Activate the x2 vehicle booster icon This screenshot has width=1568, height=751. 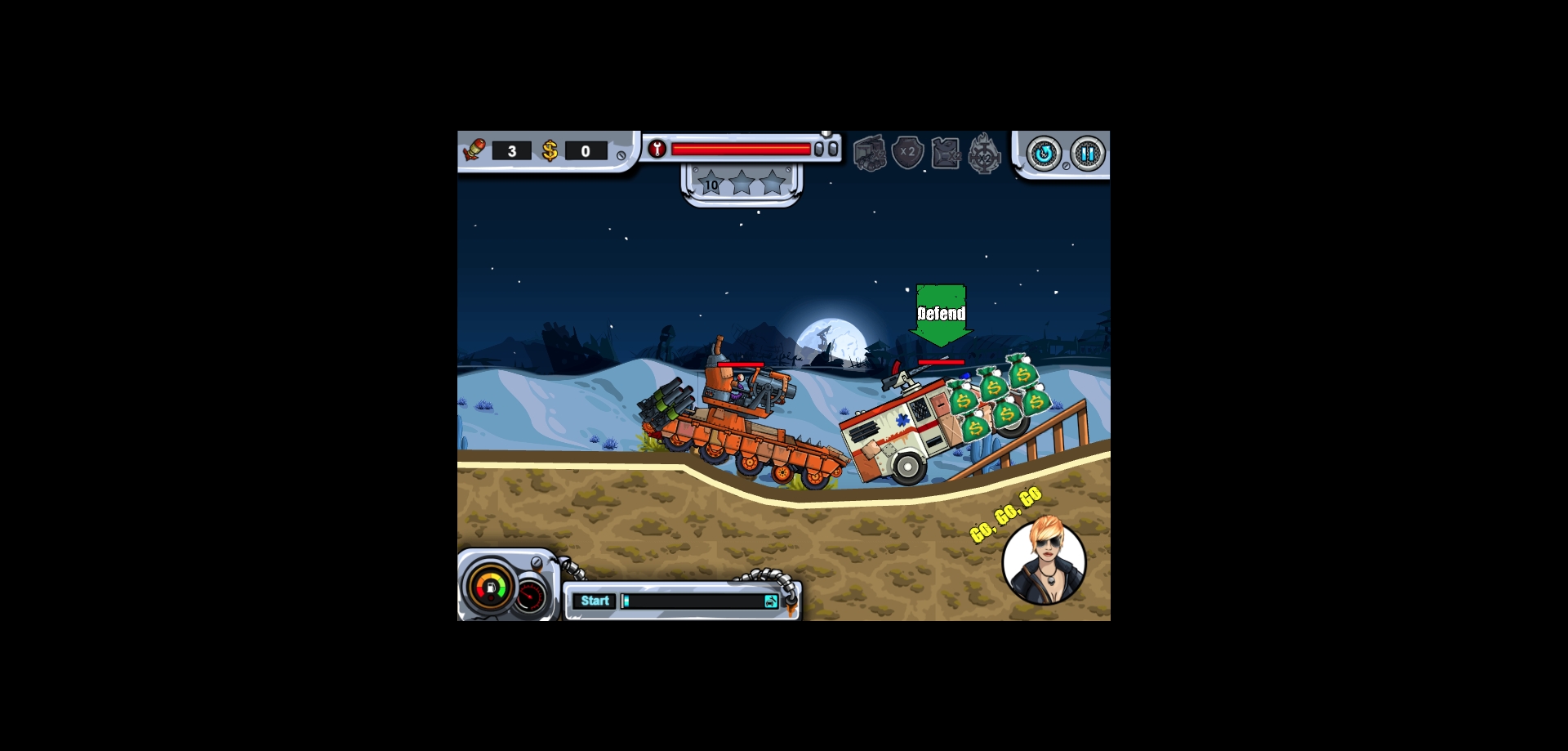870,154
